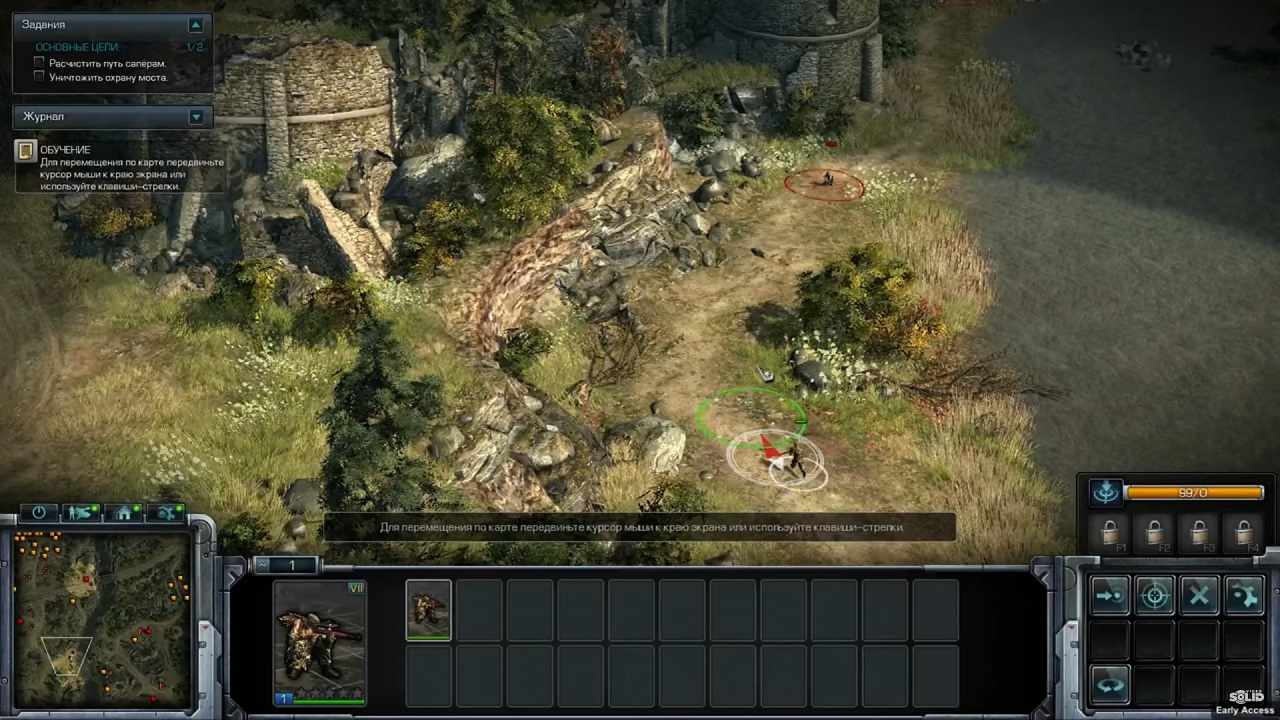Image resolution: width=1280 pixels, height=720 pixels.
Task: Use the wrench repair command
Action: 1244,597
